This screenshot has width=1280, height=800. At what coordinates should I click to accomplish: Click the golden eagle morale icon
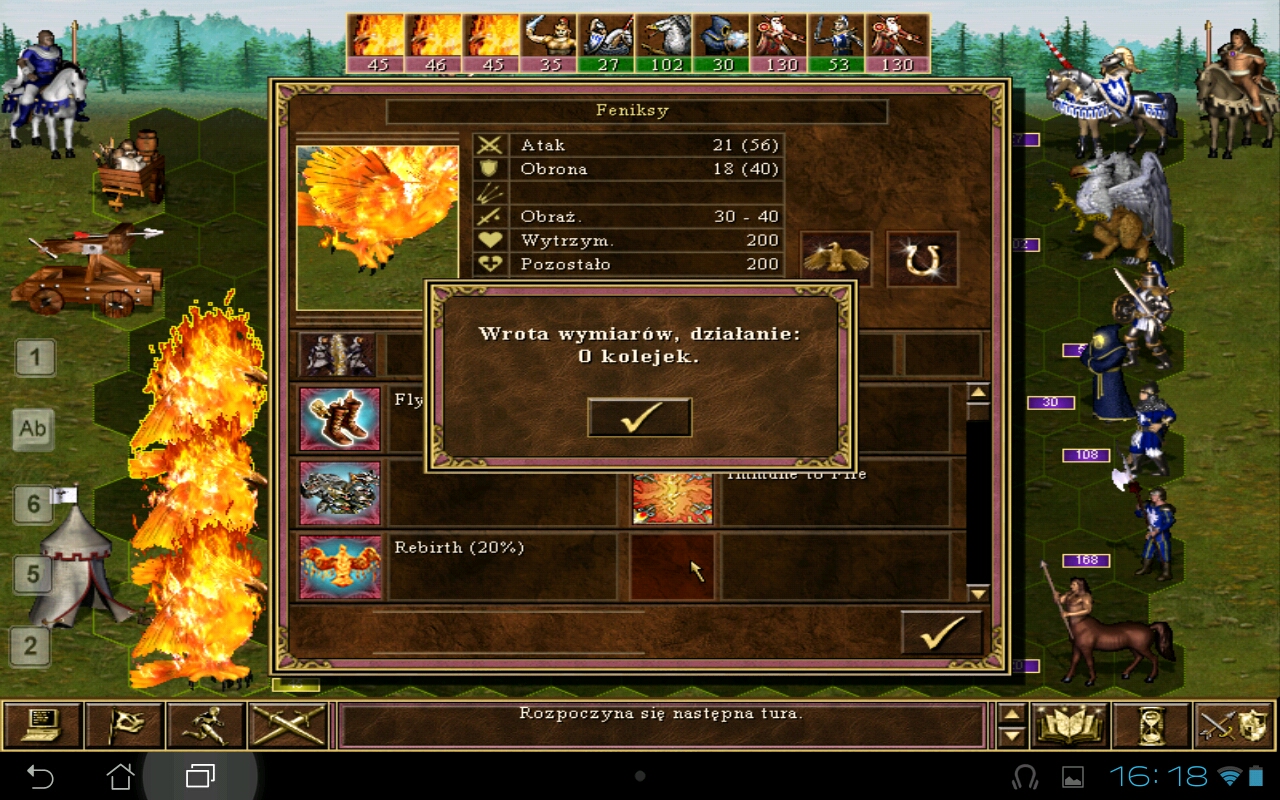coord(836,259)
